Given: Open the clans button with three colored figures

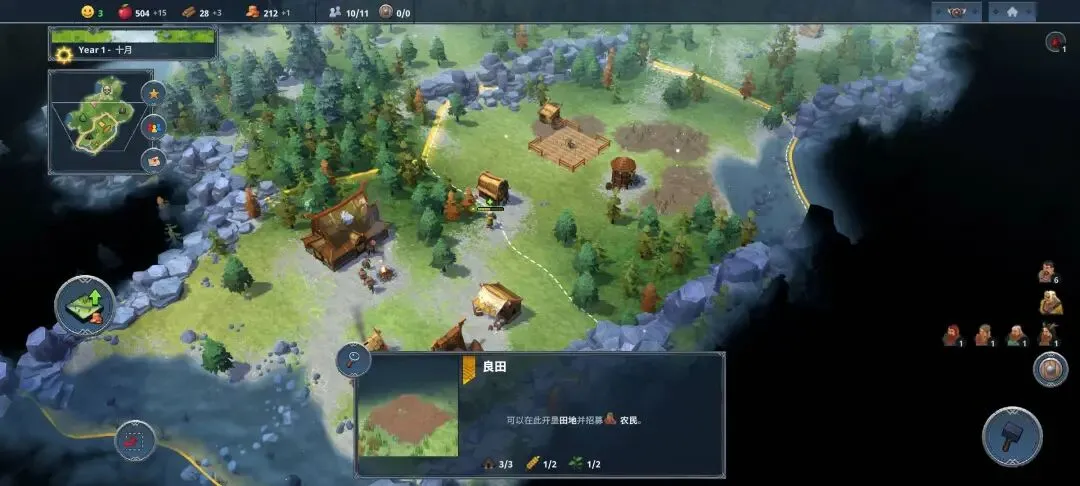Looking at the screenshot, I should [154, 127].
